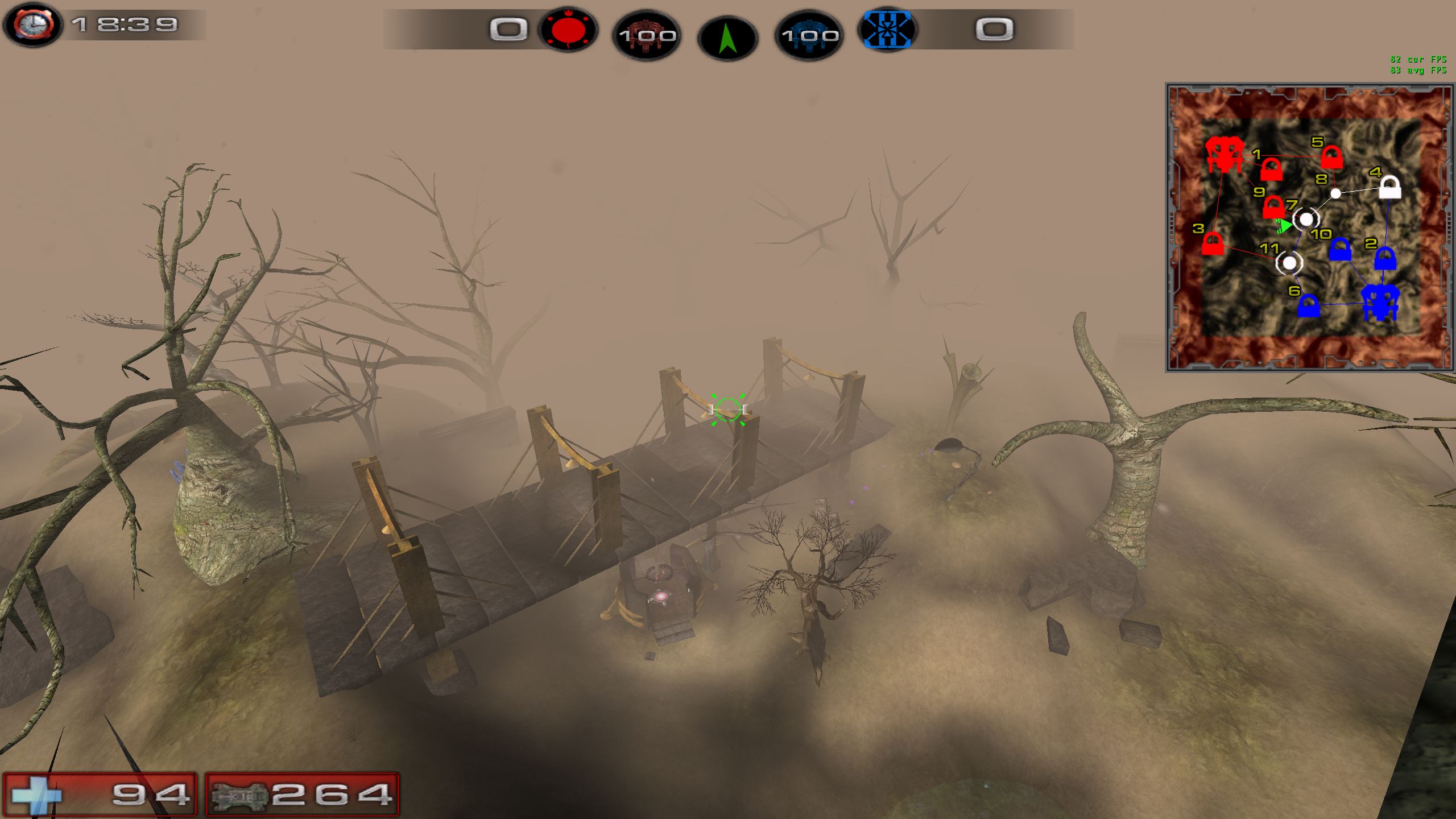
Task: Pick blue locked node 6 on the minimap
Action: tap(1308, 306)
